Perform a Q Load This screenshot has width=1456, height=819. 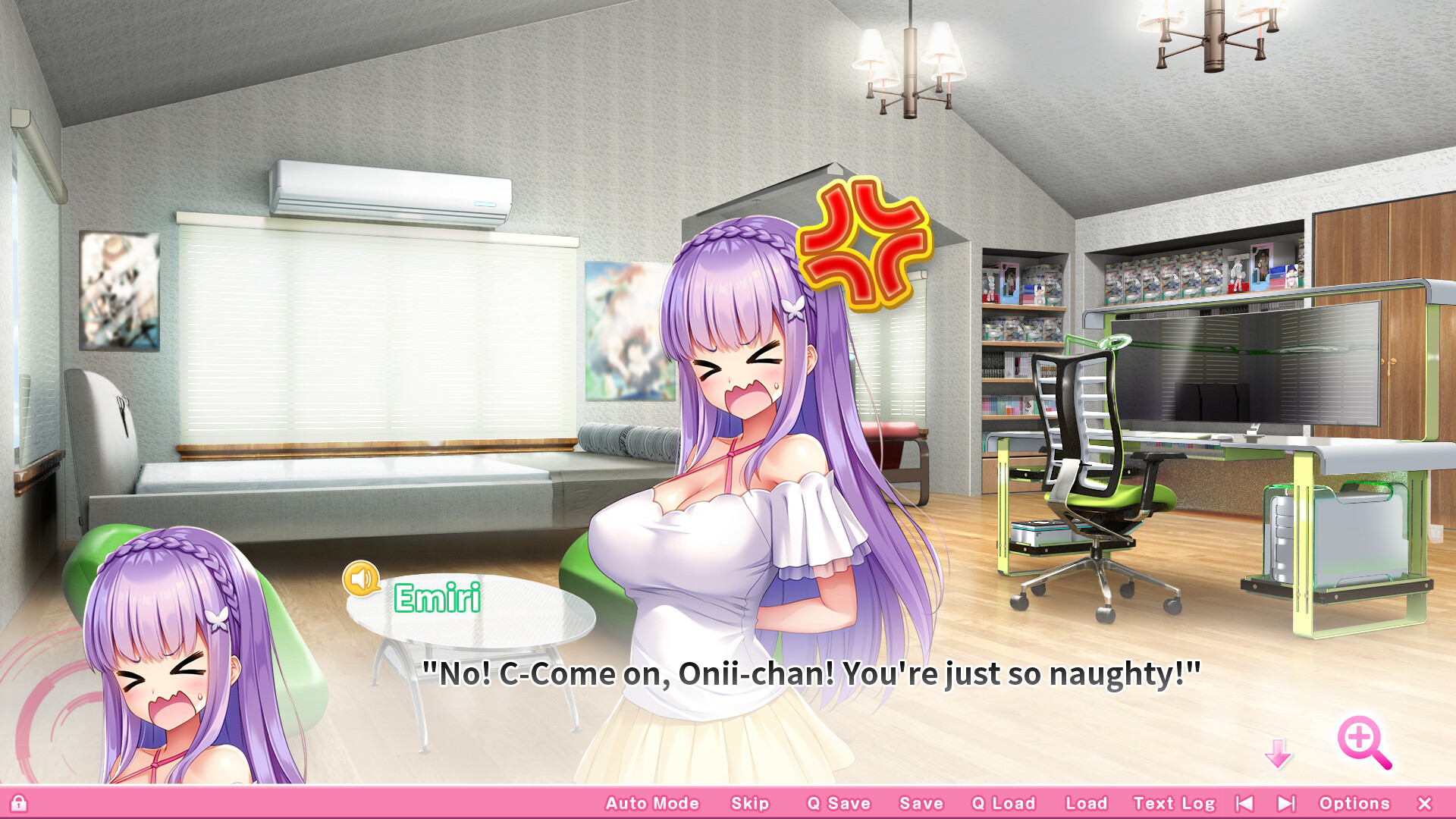(1003, 802)
